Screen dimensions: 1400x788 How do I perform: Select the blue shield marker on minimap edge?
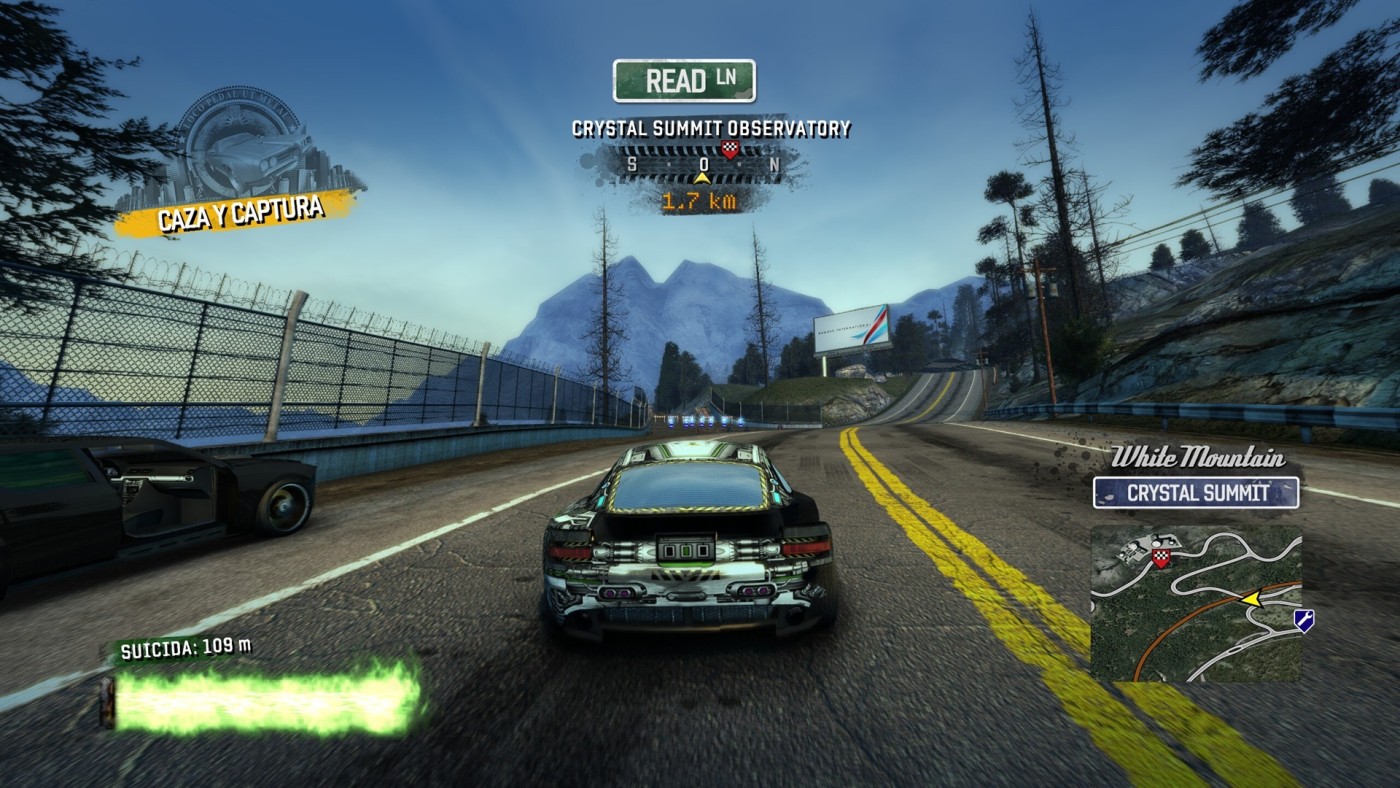coord(1303,621)
